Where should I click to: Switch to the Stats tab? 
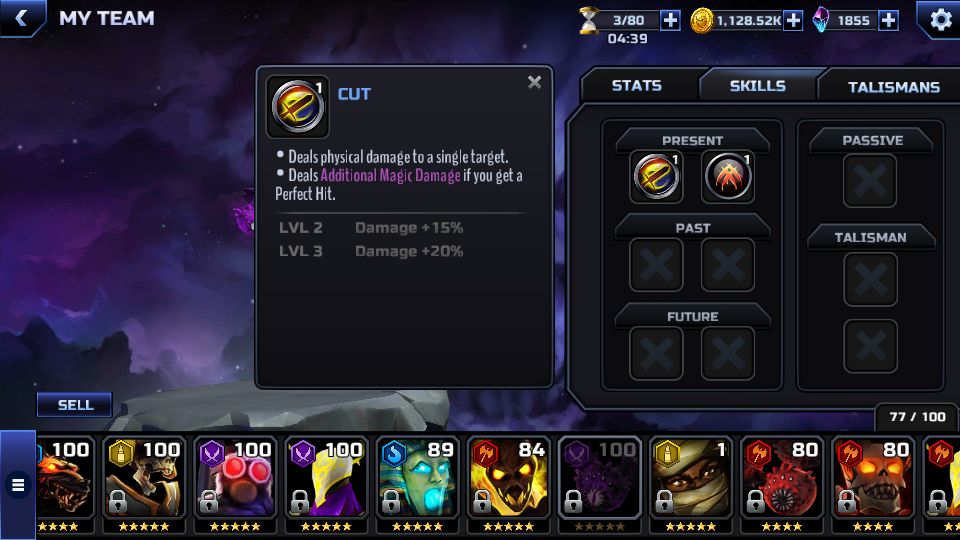click(x=637, y=86)
